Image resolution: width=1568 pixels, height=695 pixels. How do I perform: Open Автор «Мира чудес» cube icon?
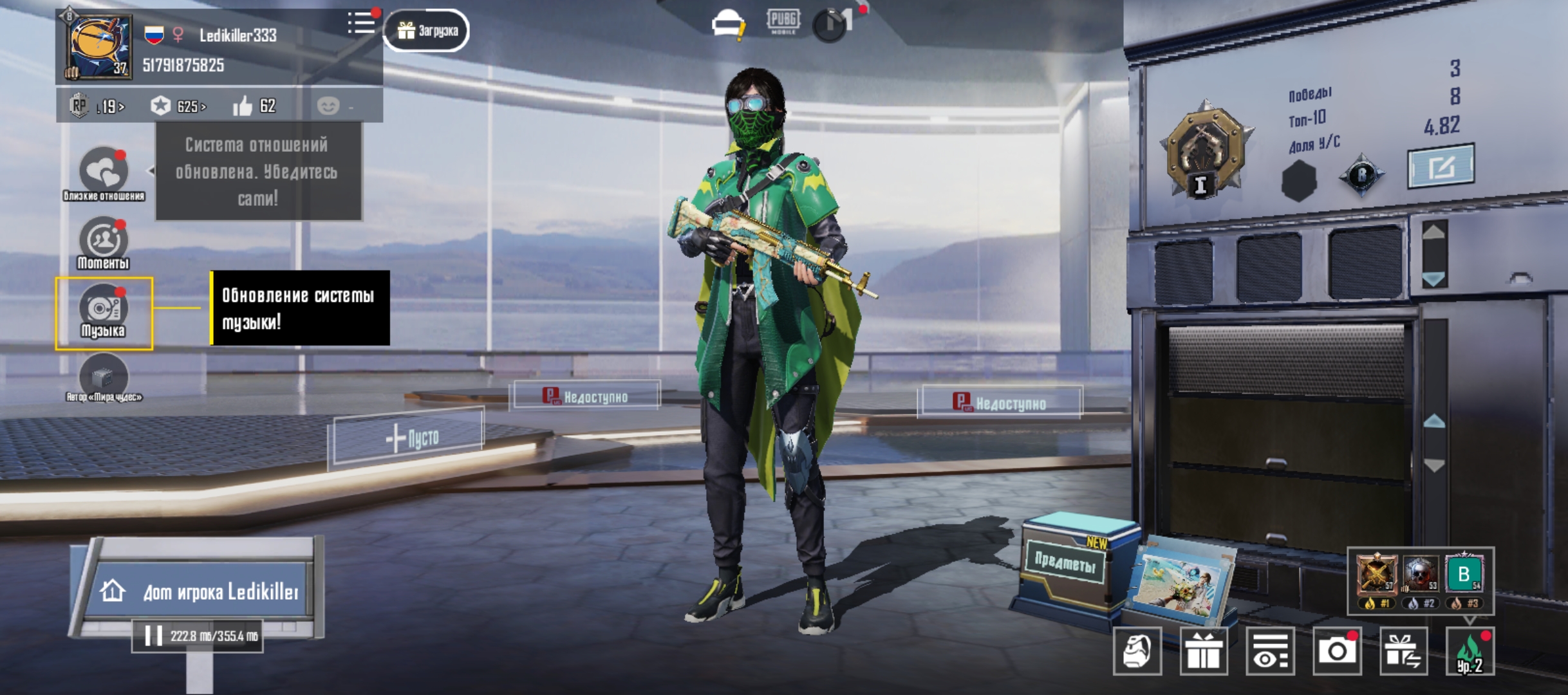(104, 377)
